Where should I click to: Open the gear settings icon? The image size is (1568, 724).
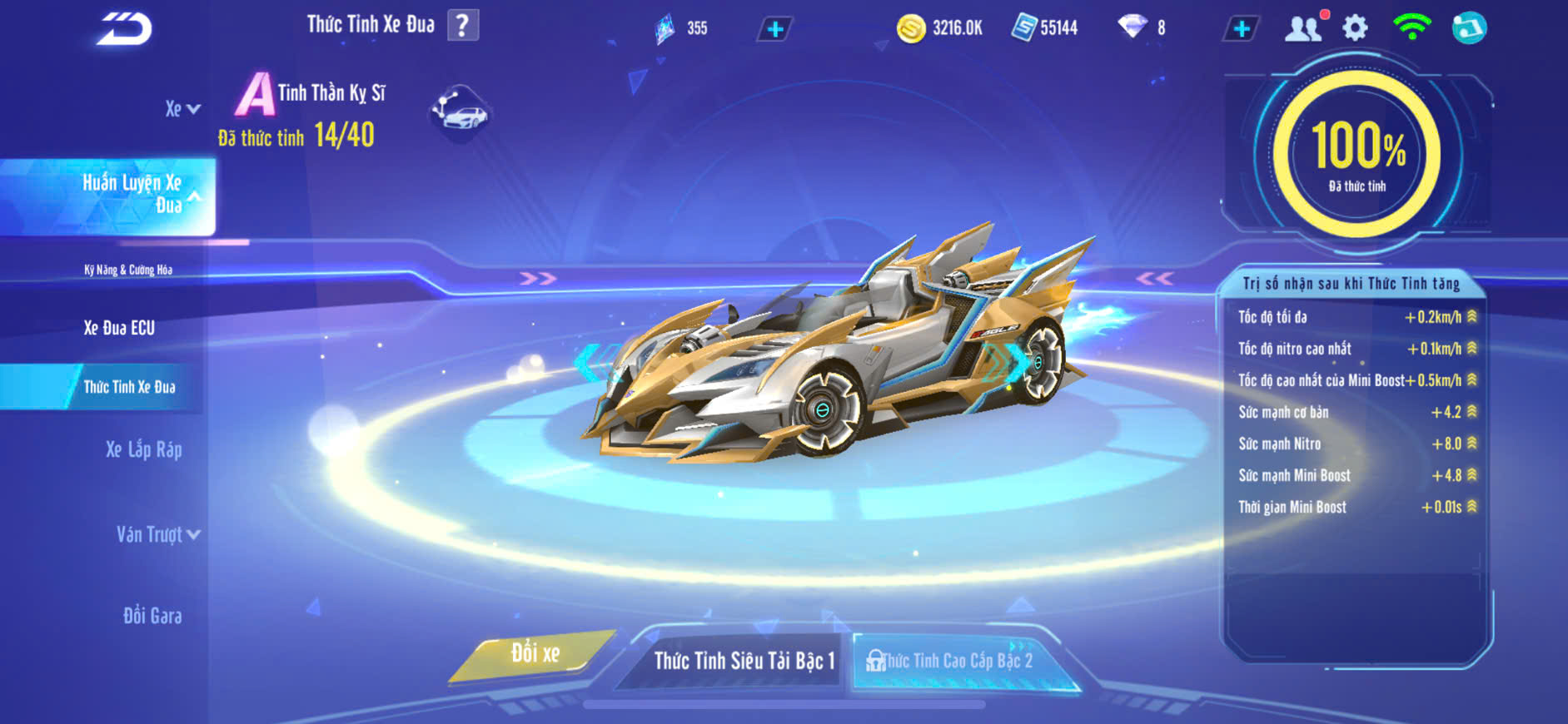click(x=1355, y=28)
